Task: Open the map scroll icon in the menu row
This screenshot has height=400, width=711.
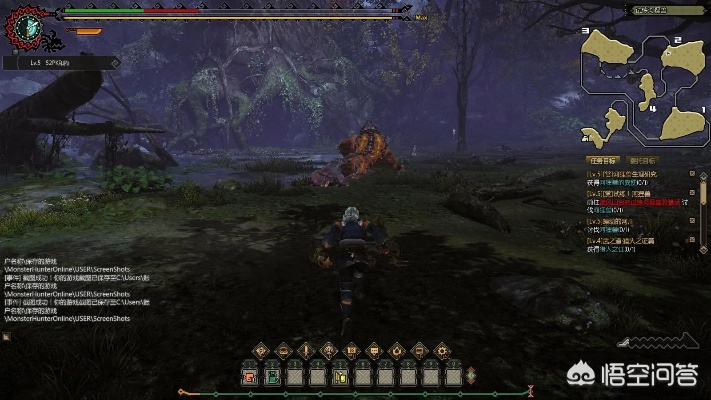Action: click(x=351, y=350)
